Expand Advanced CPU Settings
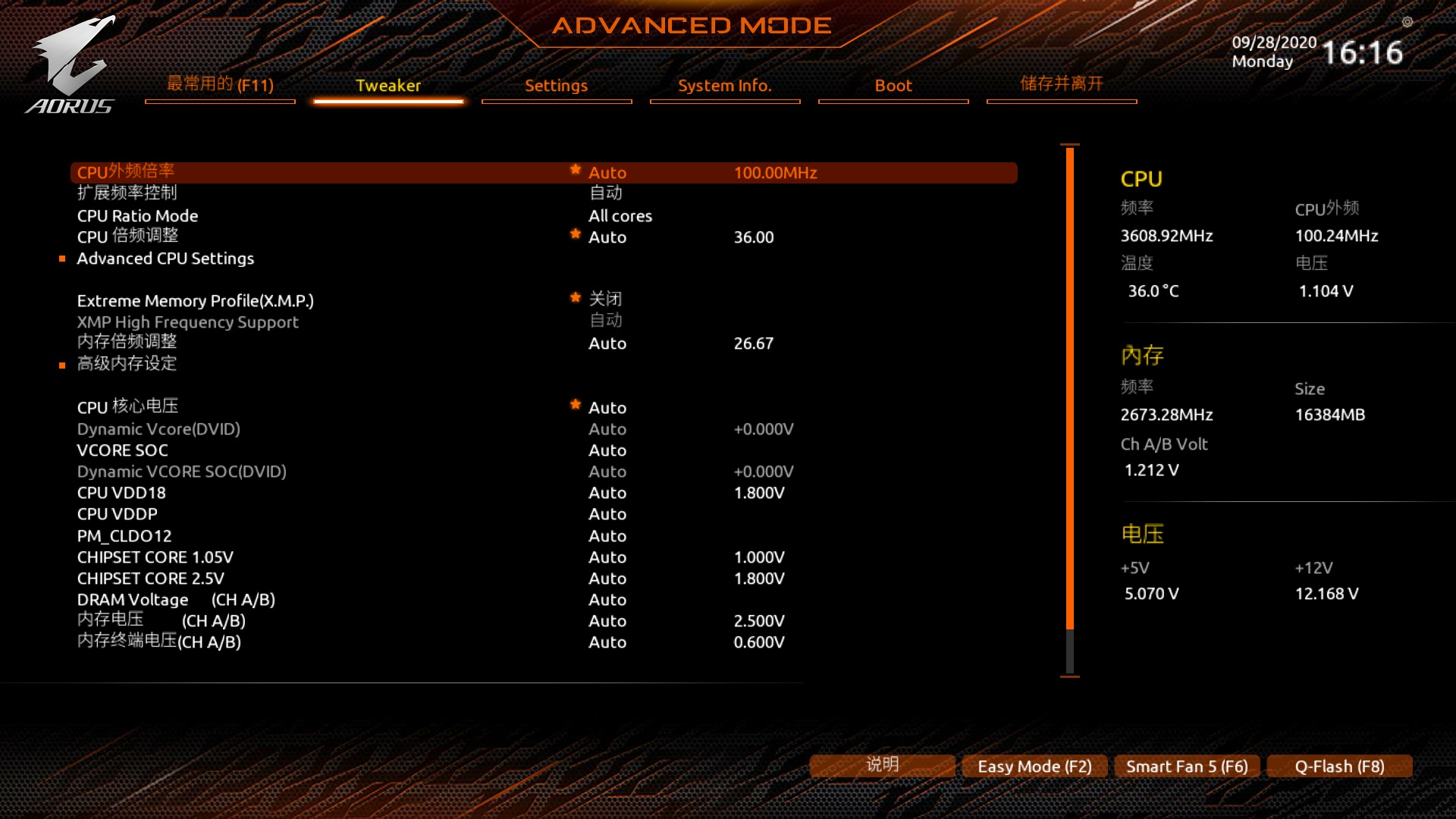 pyautogui.click(x=165, y=258)
